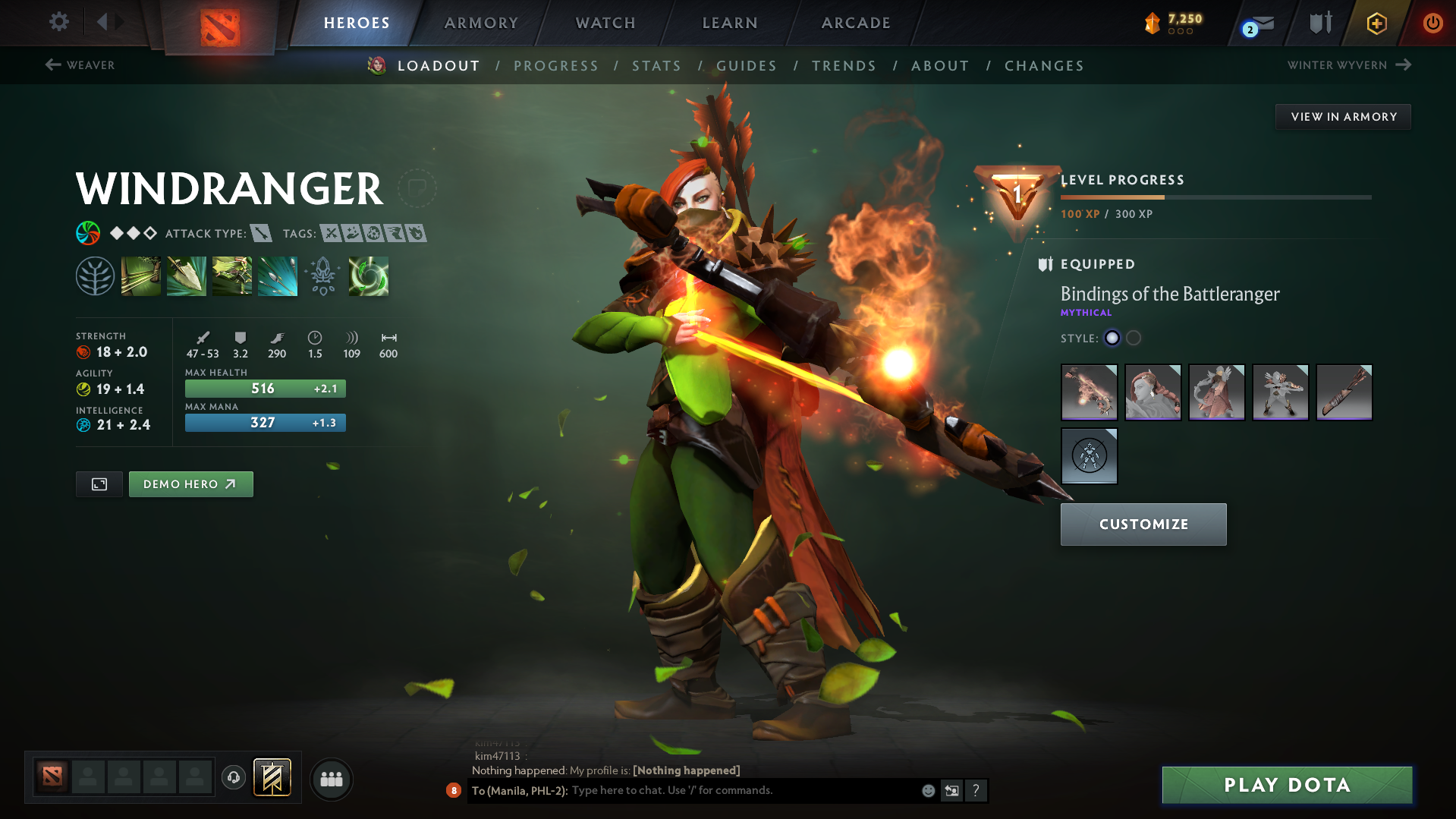Switch to Style two radio button
The width and height of the screenshot is (1456, 819).
point(1133,339)
